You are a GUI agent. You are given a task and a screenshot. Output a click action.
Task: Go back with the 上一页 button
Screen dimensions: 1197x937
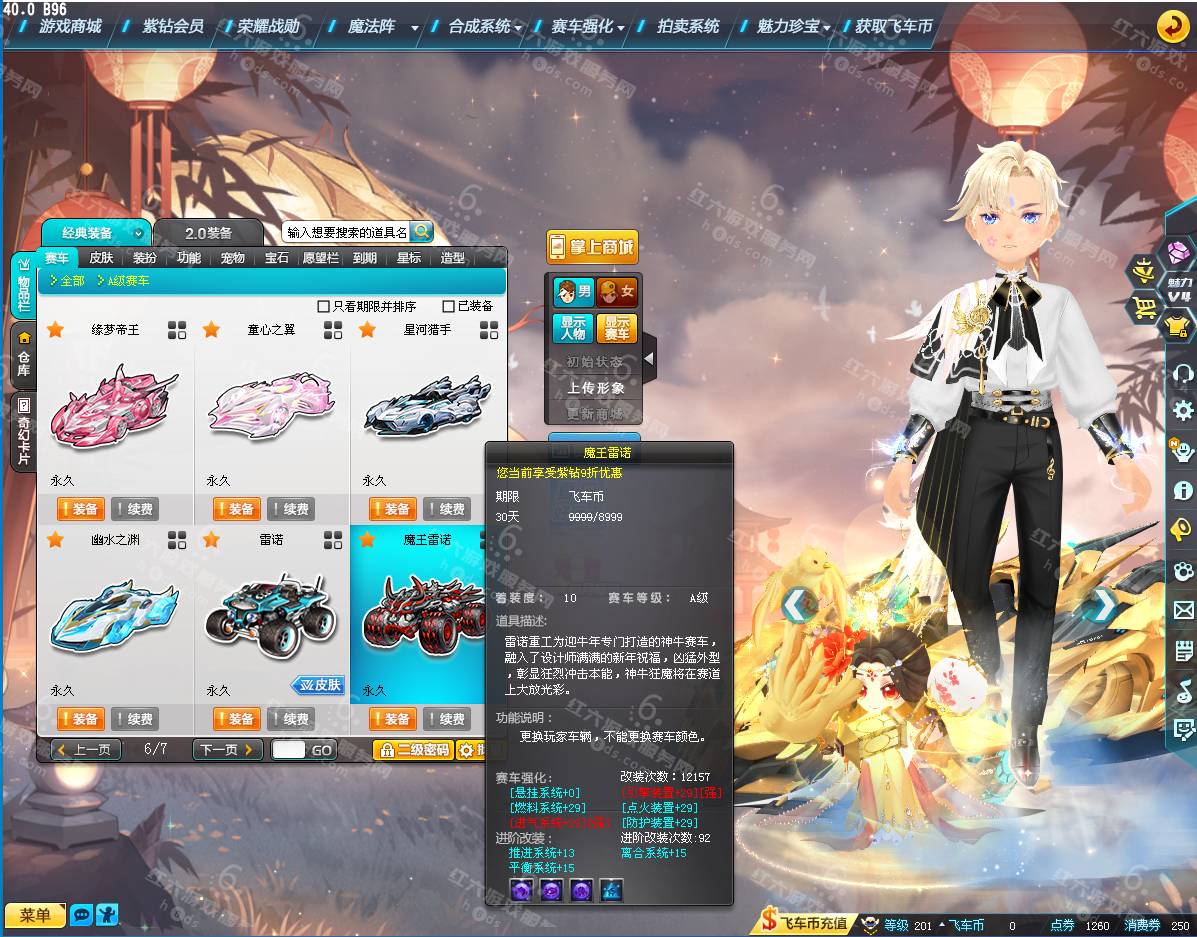click(x=86, y=749)
